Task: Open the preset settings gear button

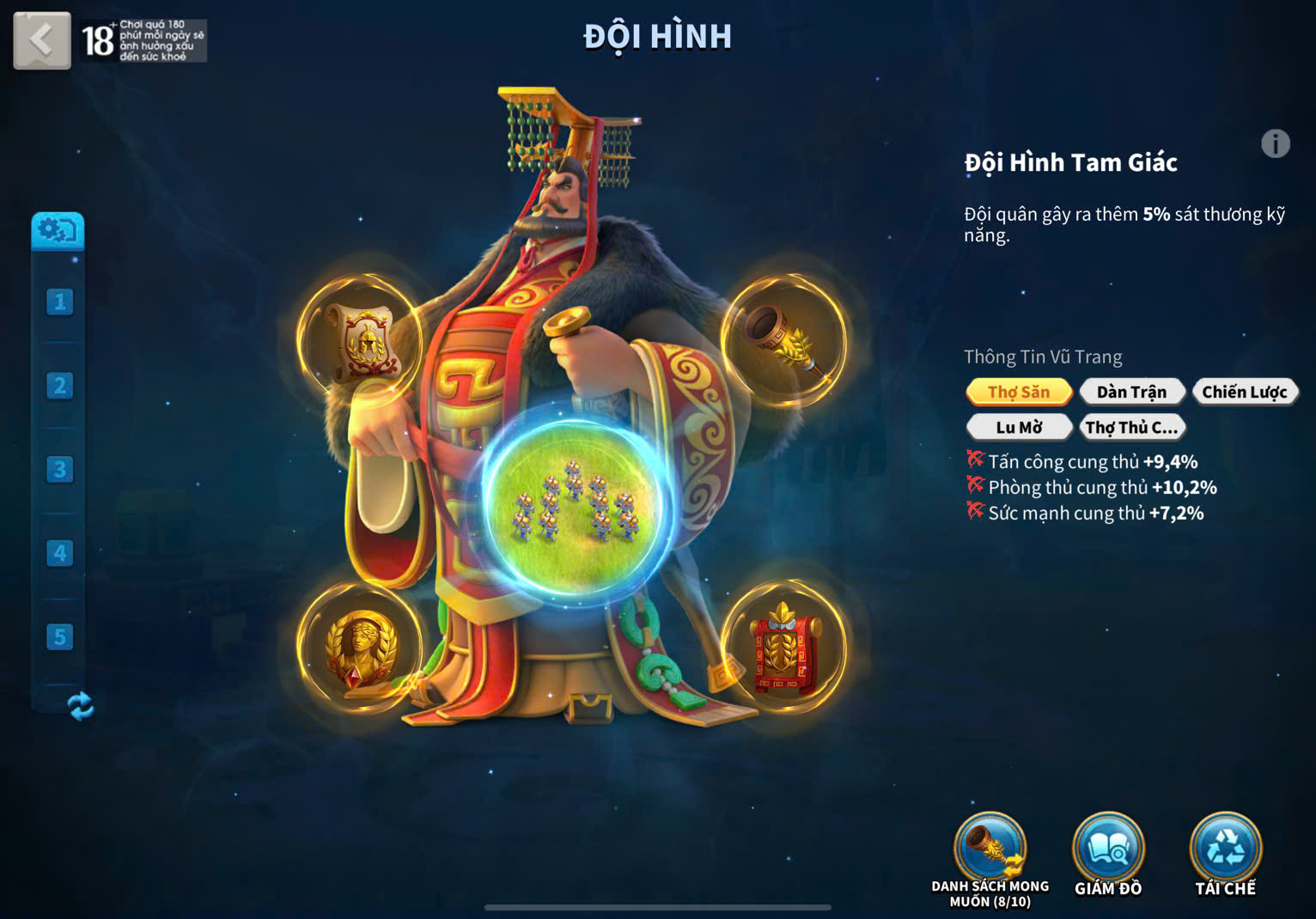Action: tap(58, 230)
